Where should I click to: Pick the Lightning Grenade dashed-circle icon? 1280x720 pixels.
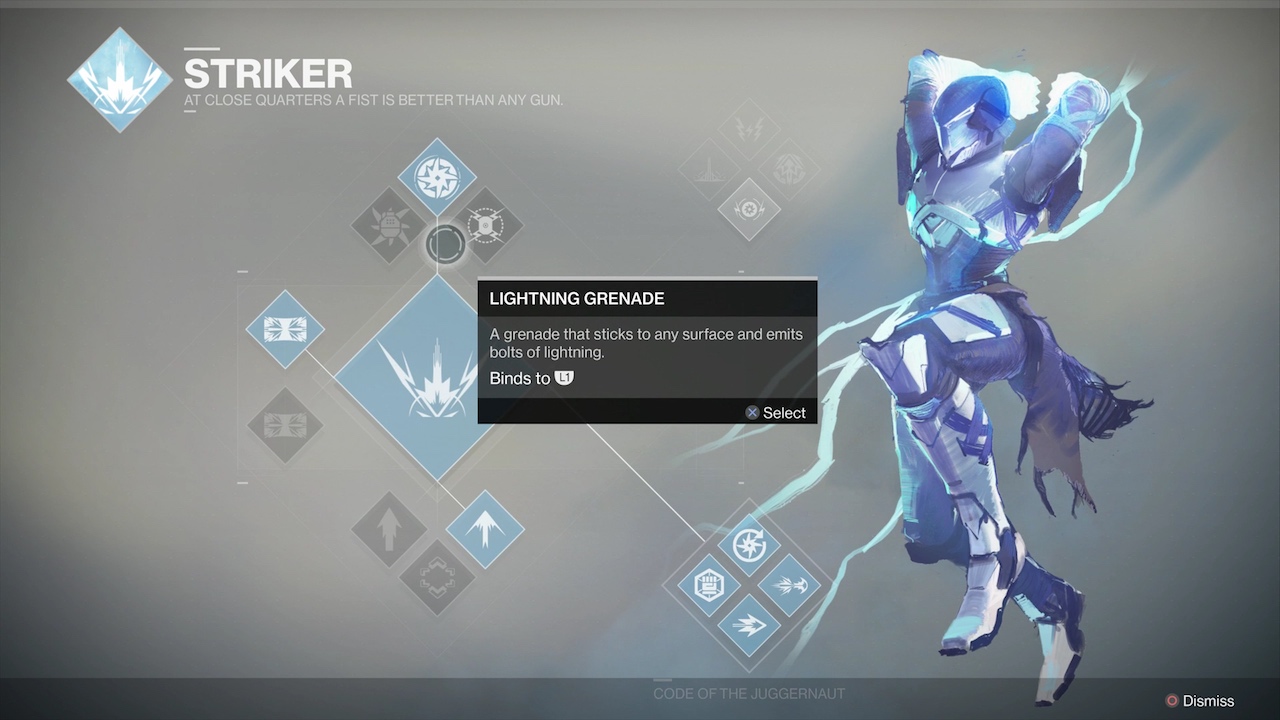(x=485, y=226)
